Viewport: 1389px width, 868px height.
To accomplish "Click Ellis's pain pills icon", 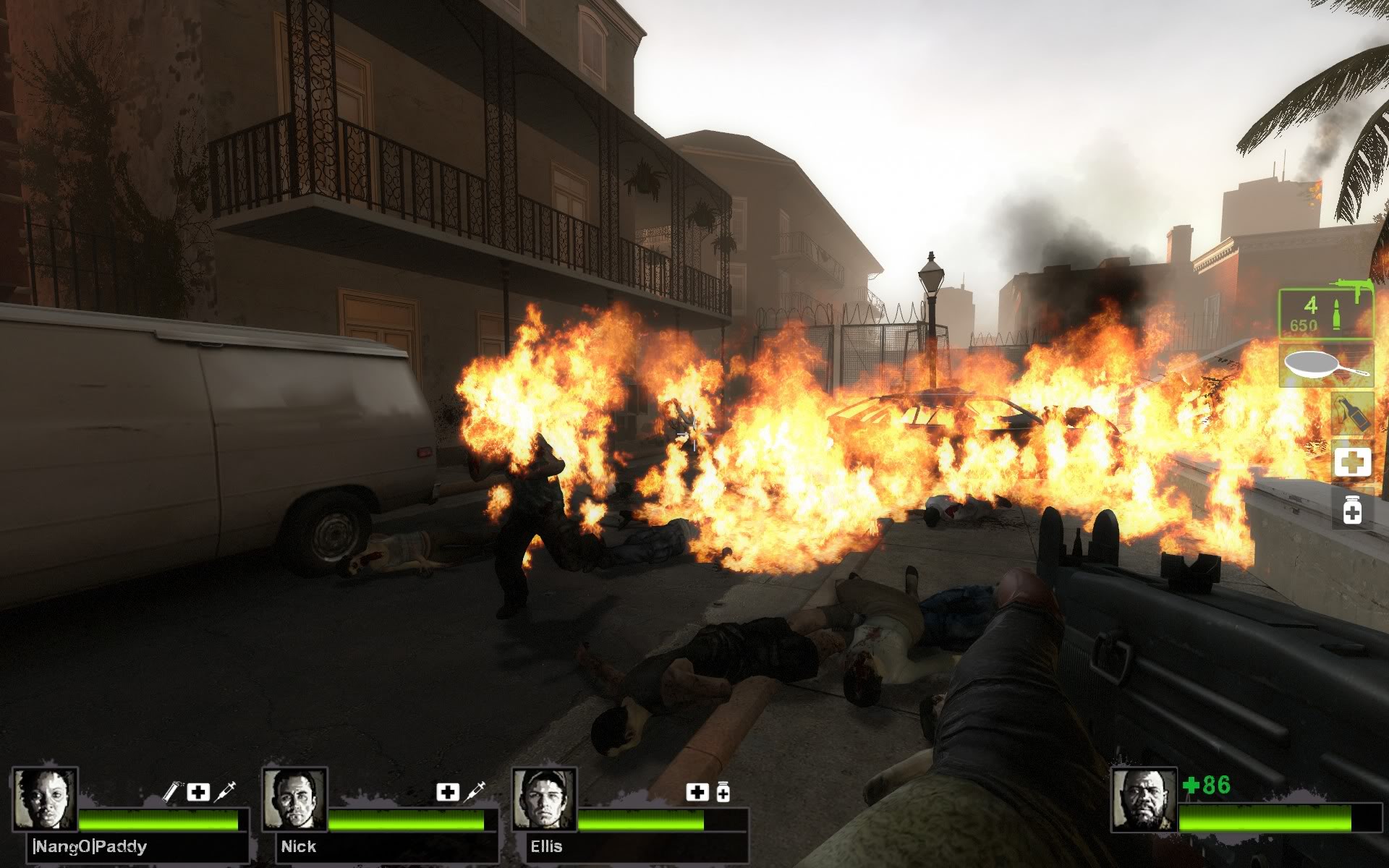I will pos(723,793).
